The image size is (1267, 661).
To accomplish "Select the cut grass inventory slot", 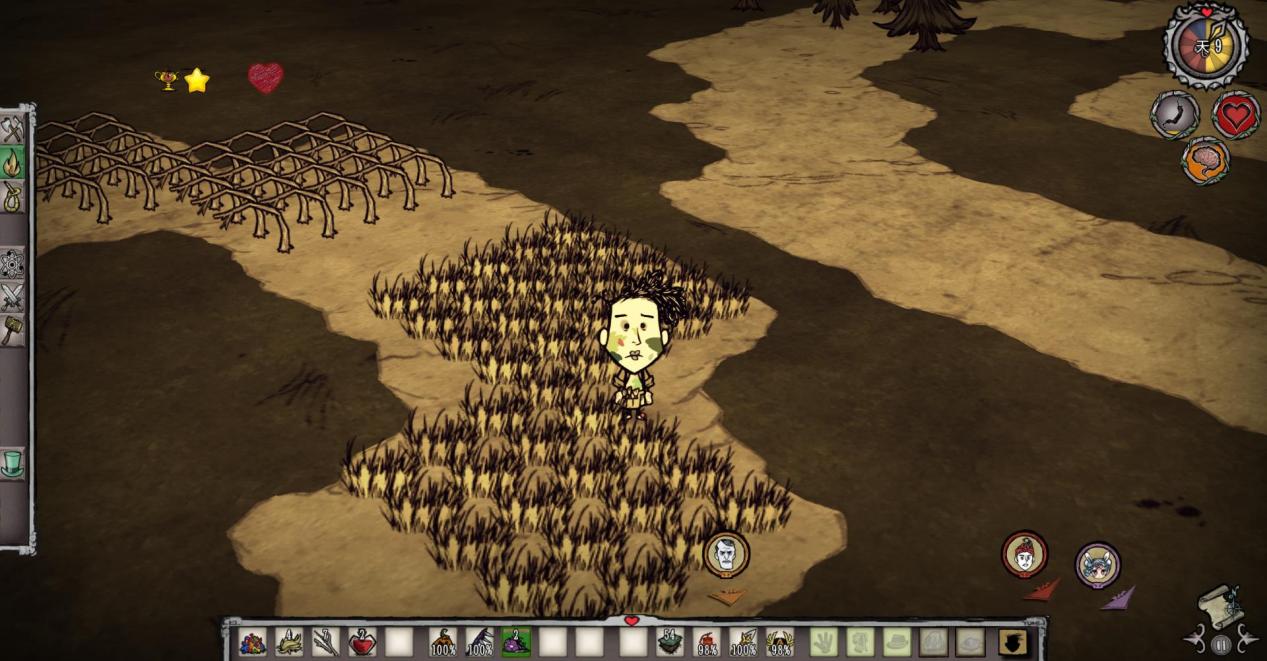I will click(x=289, y=641).
